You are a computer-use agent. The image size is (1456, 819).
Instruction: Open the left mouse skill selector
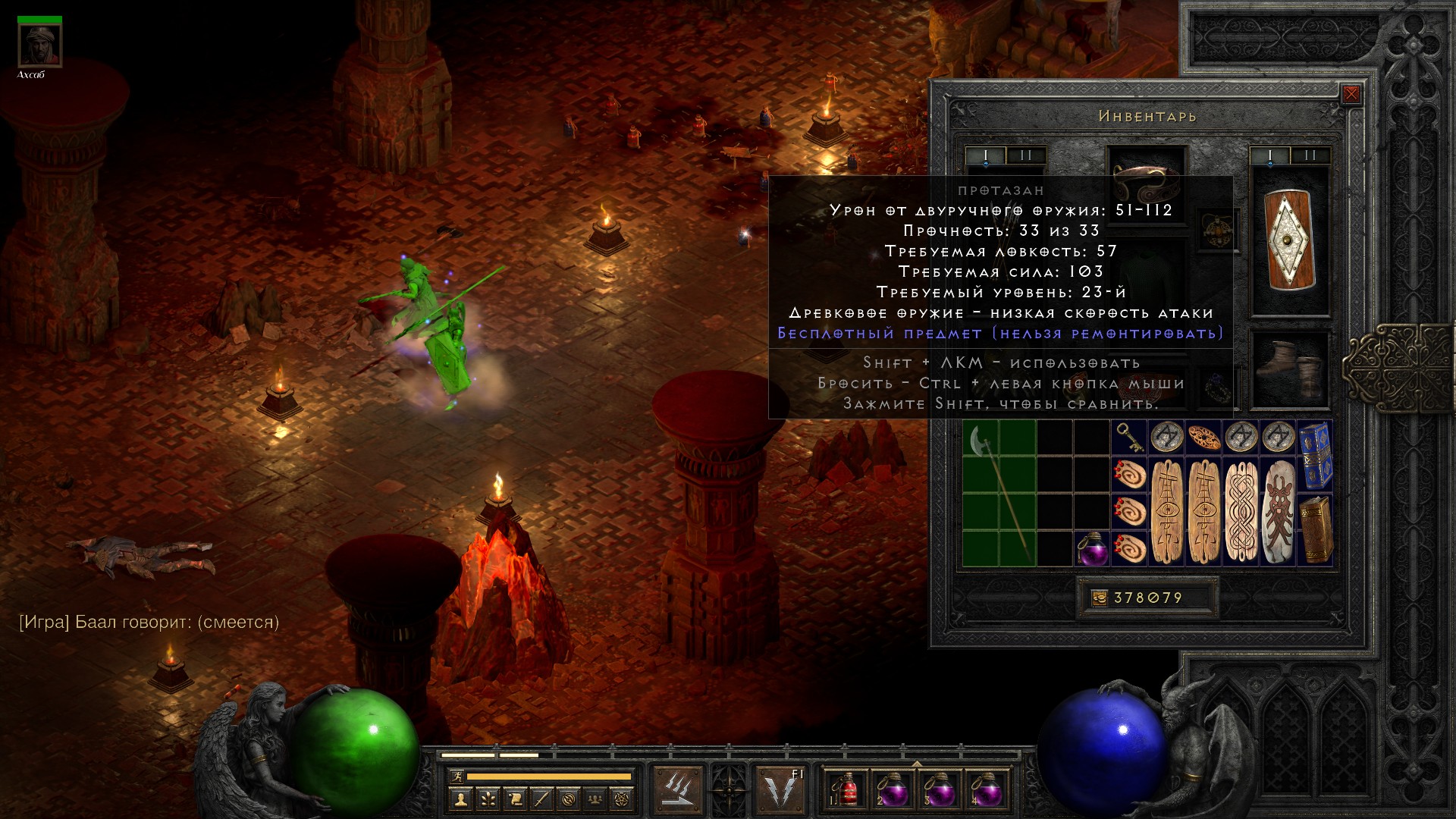[677, 790]
